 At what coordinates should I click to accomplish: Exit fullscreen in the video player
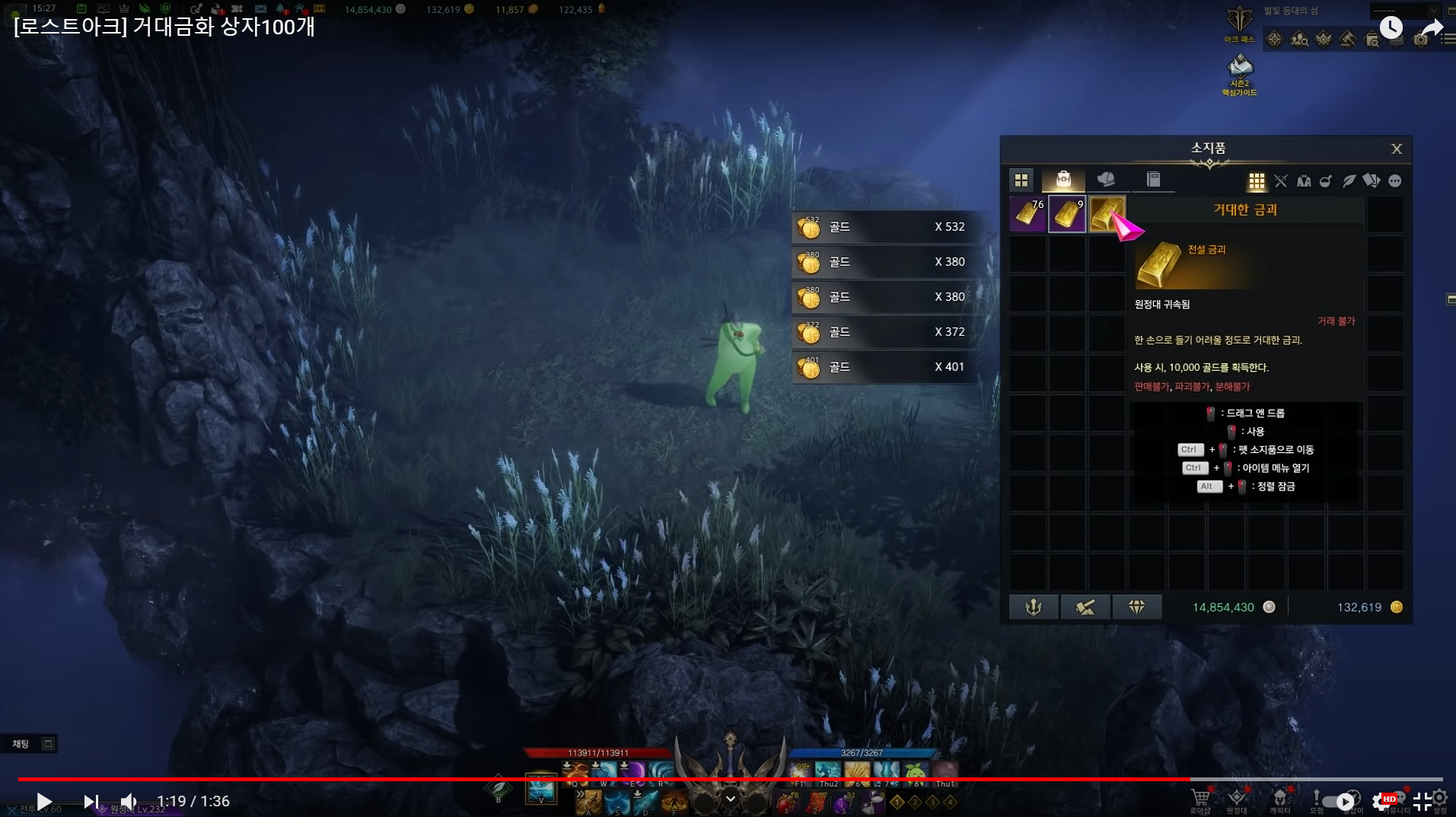1422,801
